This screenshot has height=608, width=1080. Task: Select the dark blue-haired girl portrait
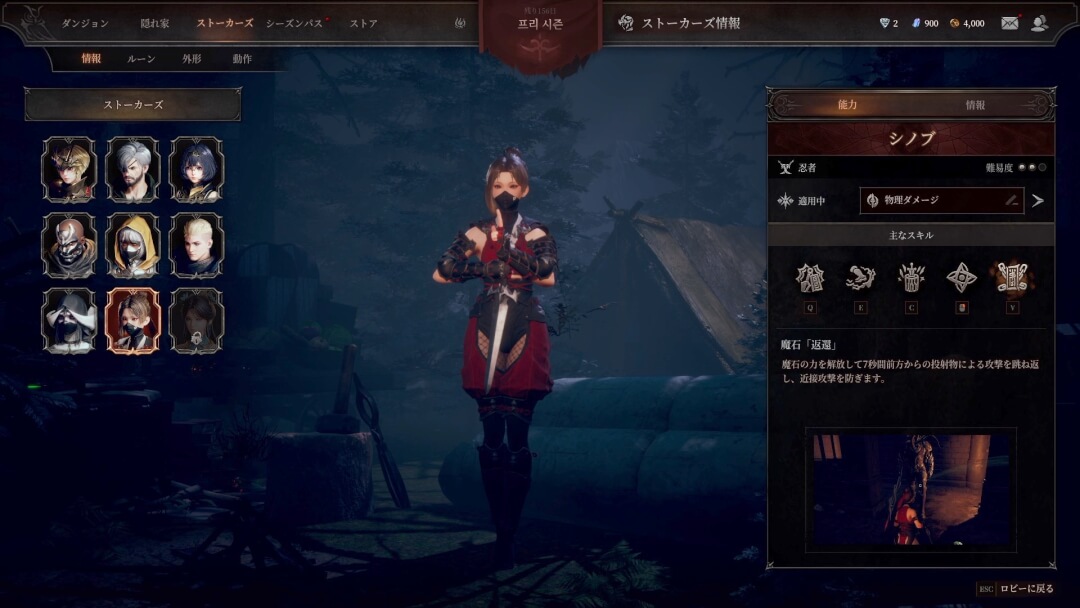coord(197,169)
